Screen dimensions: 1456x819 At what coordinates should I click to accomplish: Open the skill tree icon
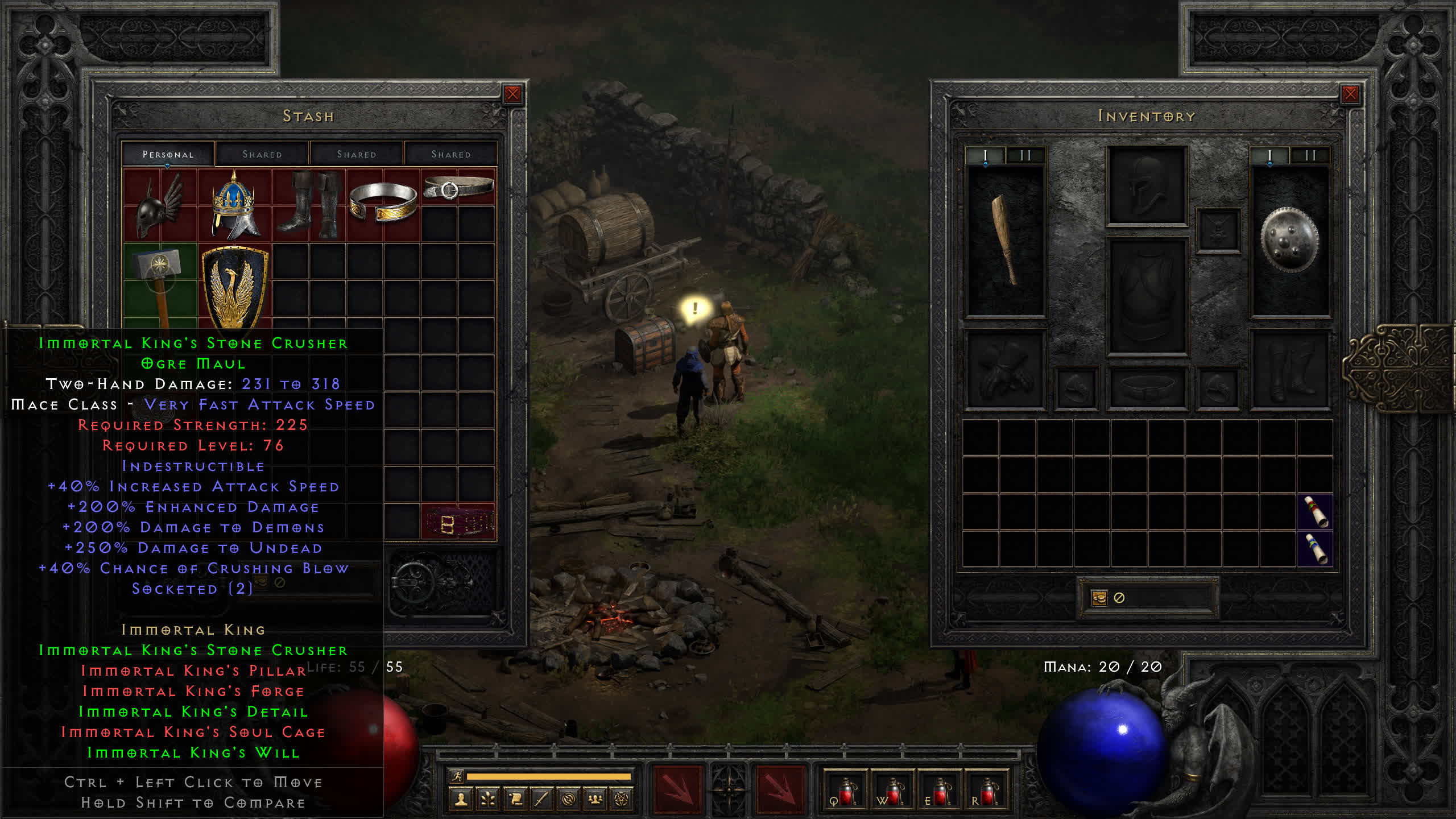click(487, 800)
